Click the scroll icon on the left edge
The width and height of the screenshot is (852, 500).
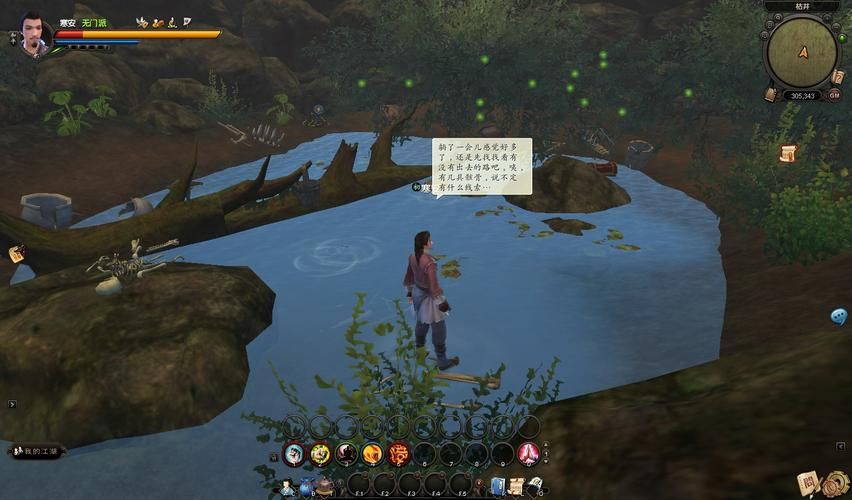(x=17, y=254)
